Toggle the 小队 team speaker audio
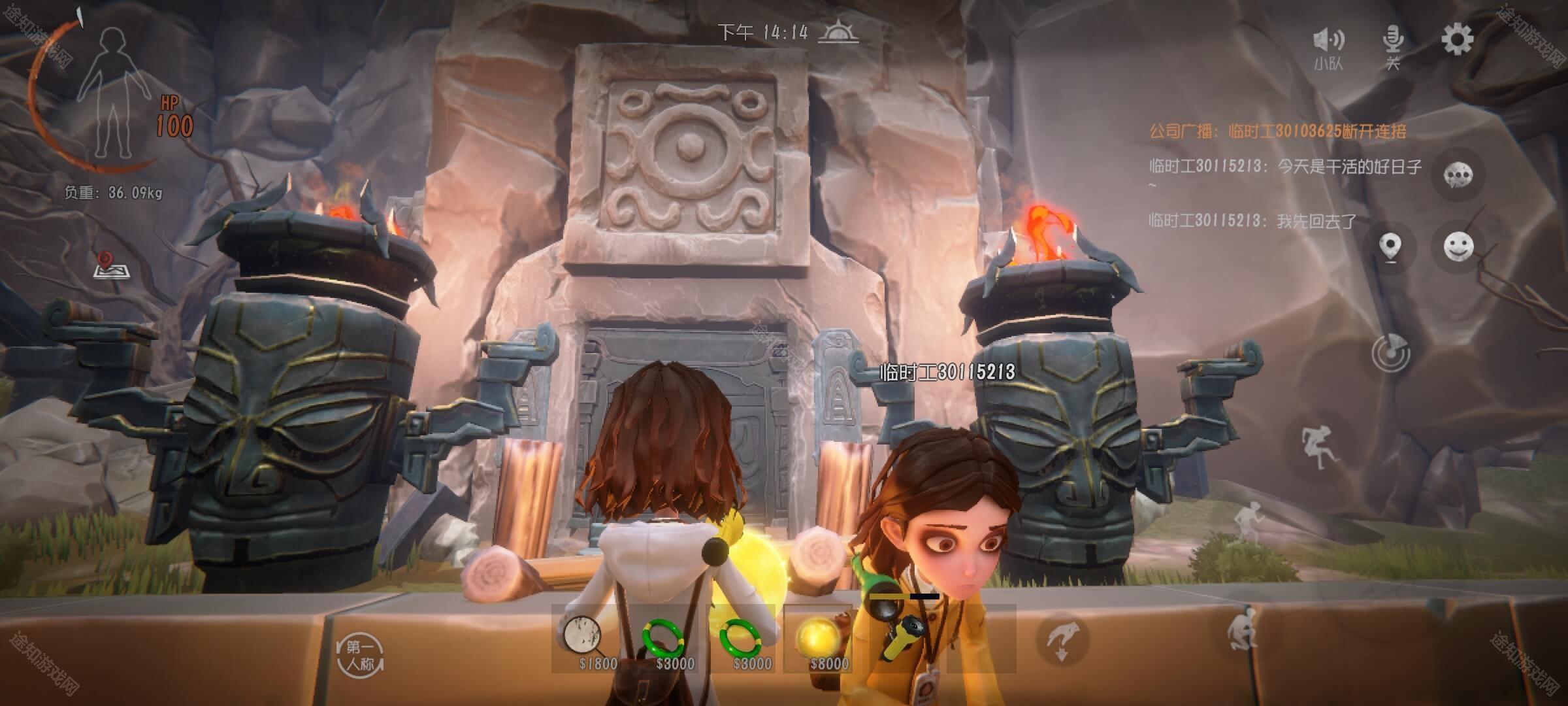Screen dimensions: 1568x706 coord(1328,44)
